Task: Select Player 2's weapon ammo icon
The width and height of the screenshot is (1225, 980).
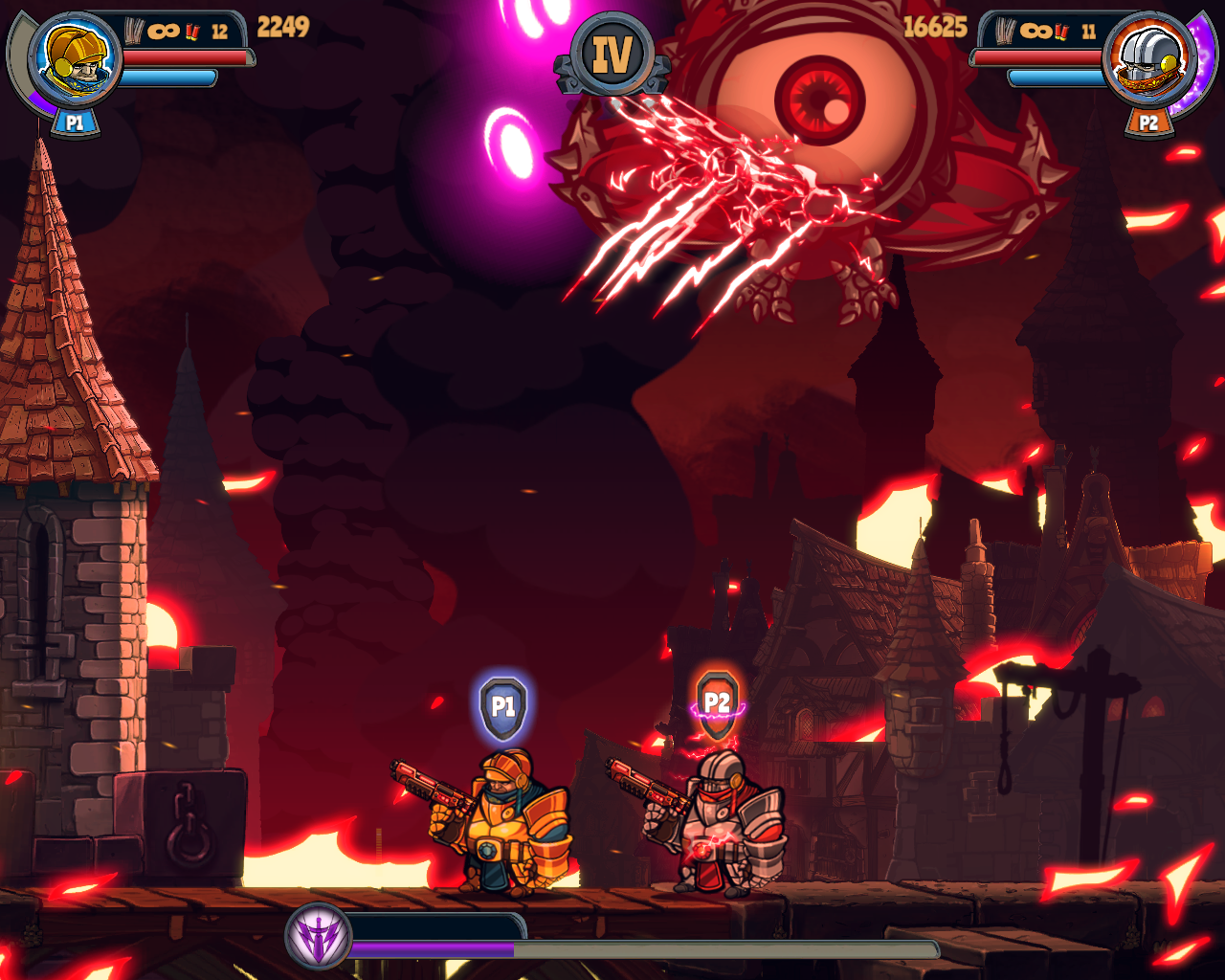Action: [1006, 31]
